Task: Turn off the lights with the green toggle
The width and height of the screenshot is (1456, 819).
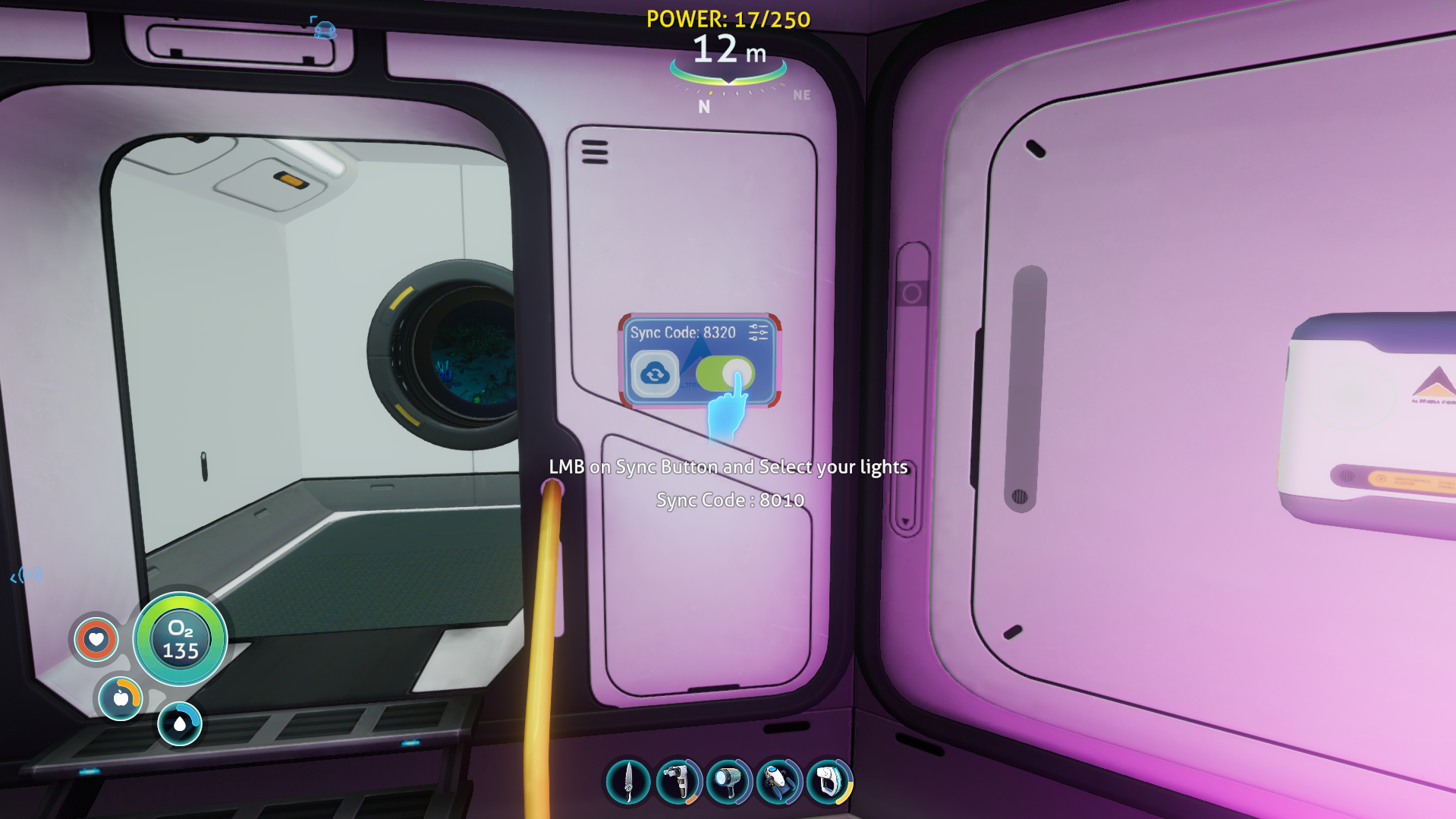Action: point(725,374)
